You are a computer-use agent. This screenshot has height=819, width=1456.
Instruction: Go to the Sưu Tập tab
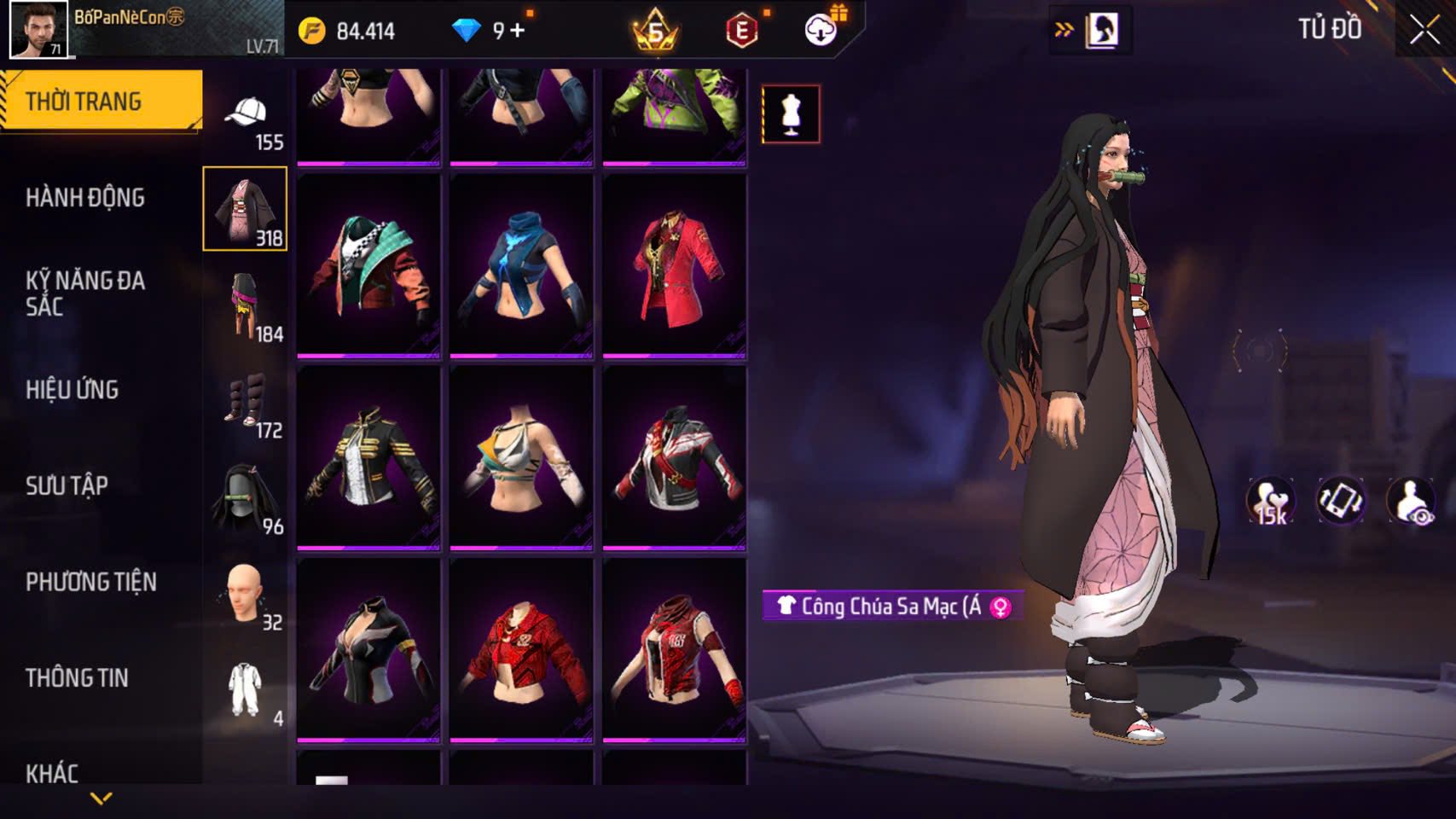coord(67,485)
